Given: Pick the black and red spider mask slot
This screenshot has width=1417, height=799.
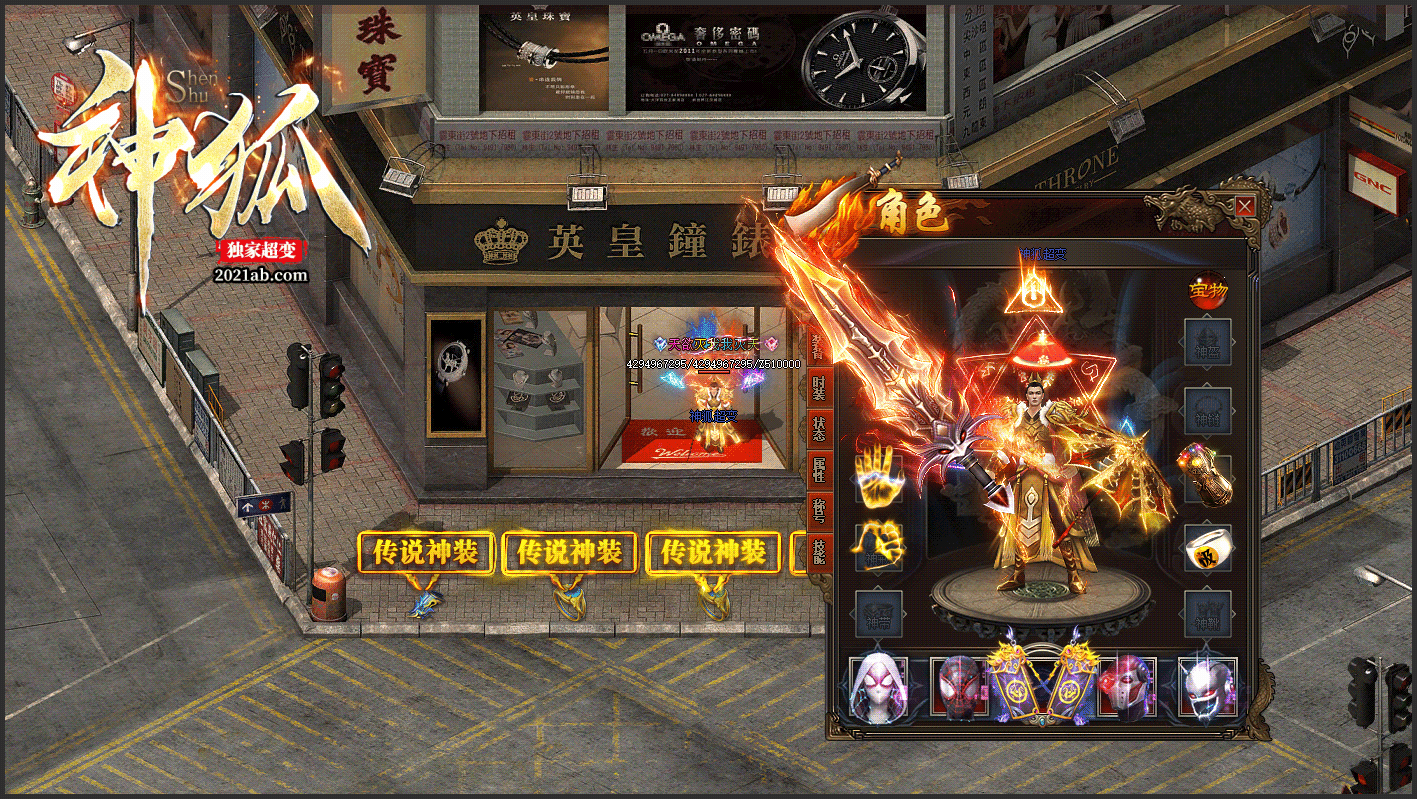Looking at the screenshot, I should 959,686.
